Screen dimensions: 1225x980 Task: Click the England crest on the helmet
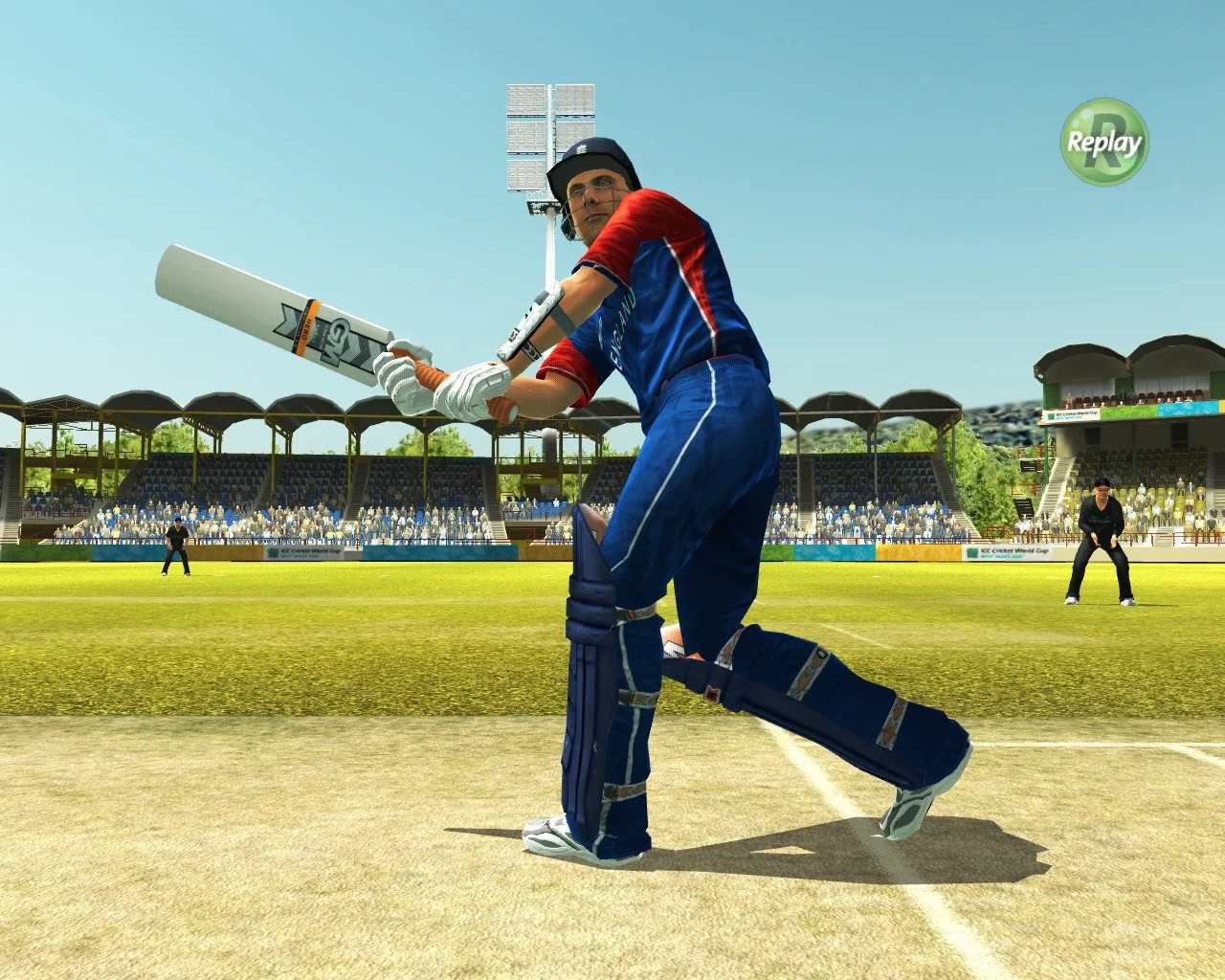[581, 148]
